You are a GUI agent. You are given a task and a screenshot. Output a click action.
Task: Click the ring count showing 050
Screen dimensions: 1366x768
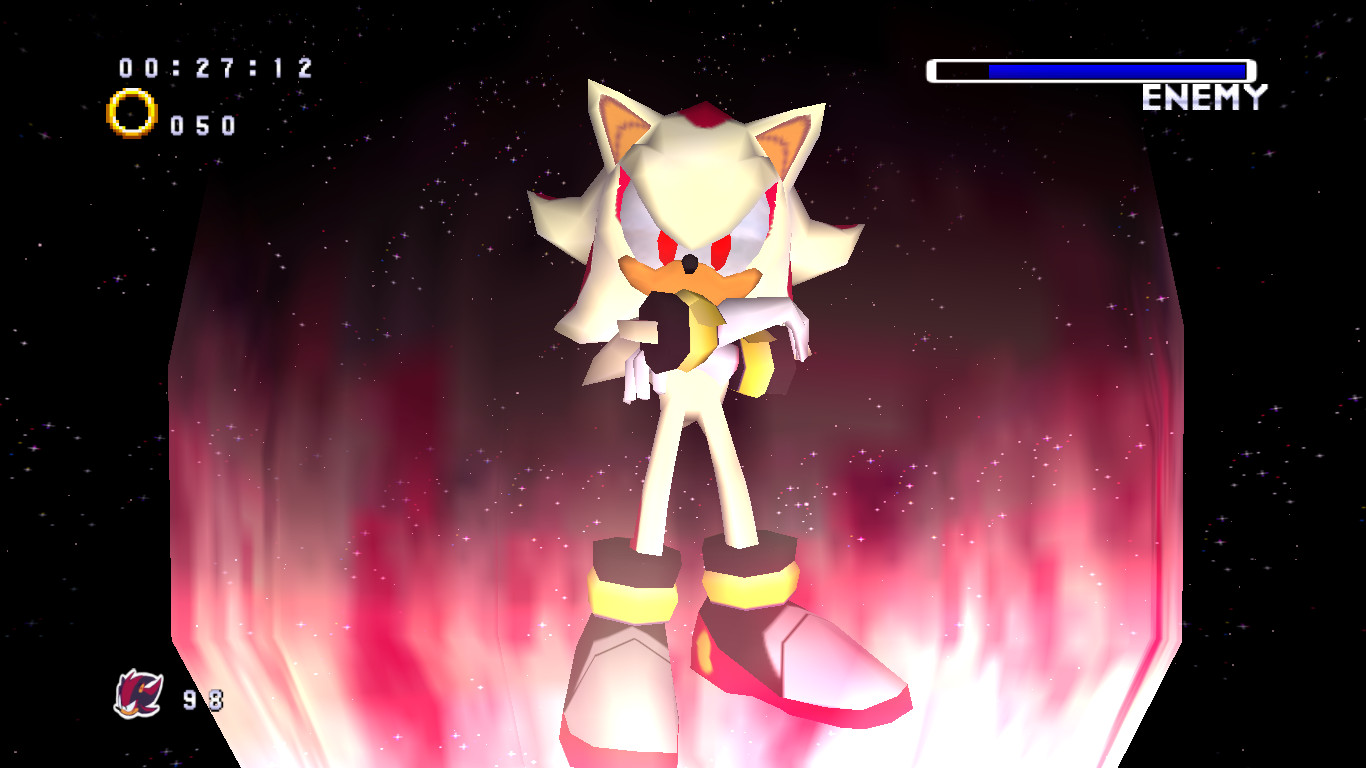pyautogui.click(x=205, y=124)
